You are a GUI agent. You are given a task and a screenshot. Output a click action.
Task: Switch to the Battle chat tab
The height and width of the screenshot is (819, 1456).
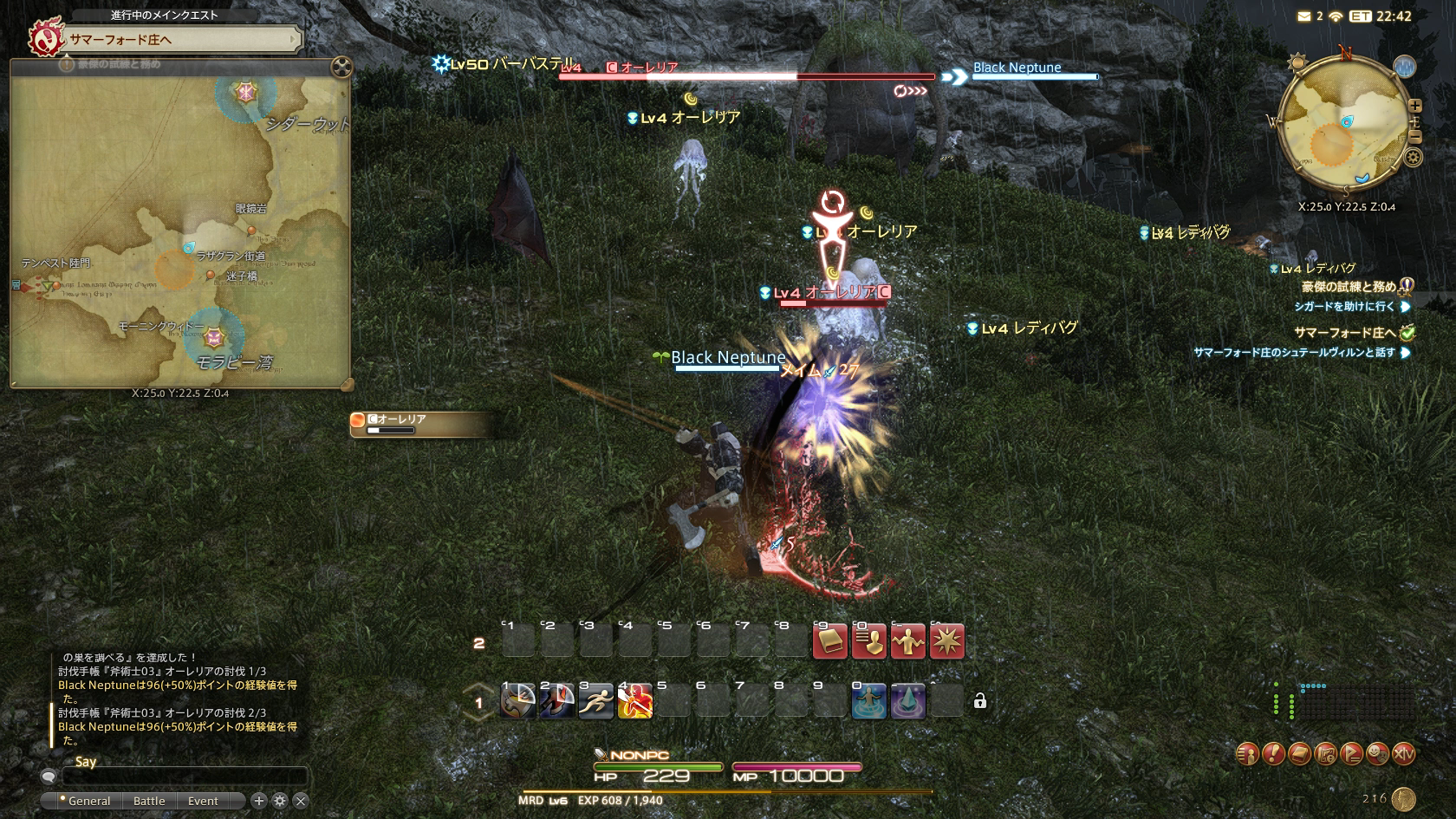click(149, 801)
